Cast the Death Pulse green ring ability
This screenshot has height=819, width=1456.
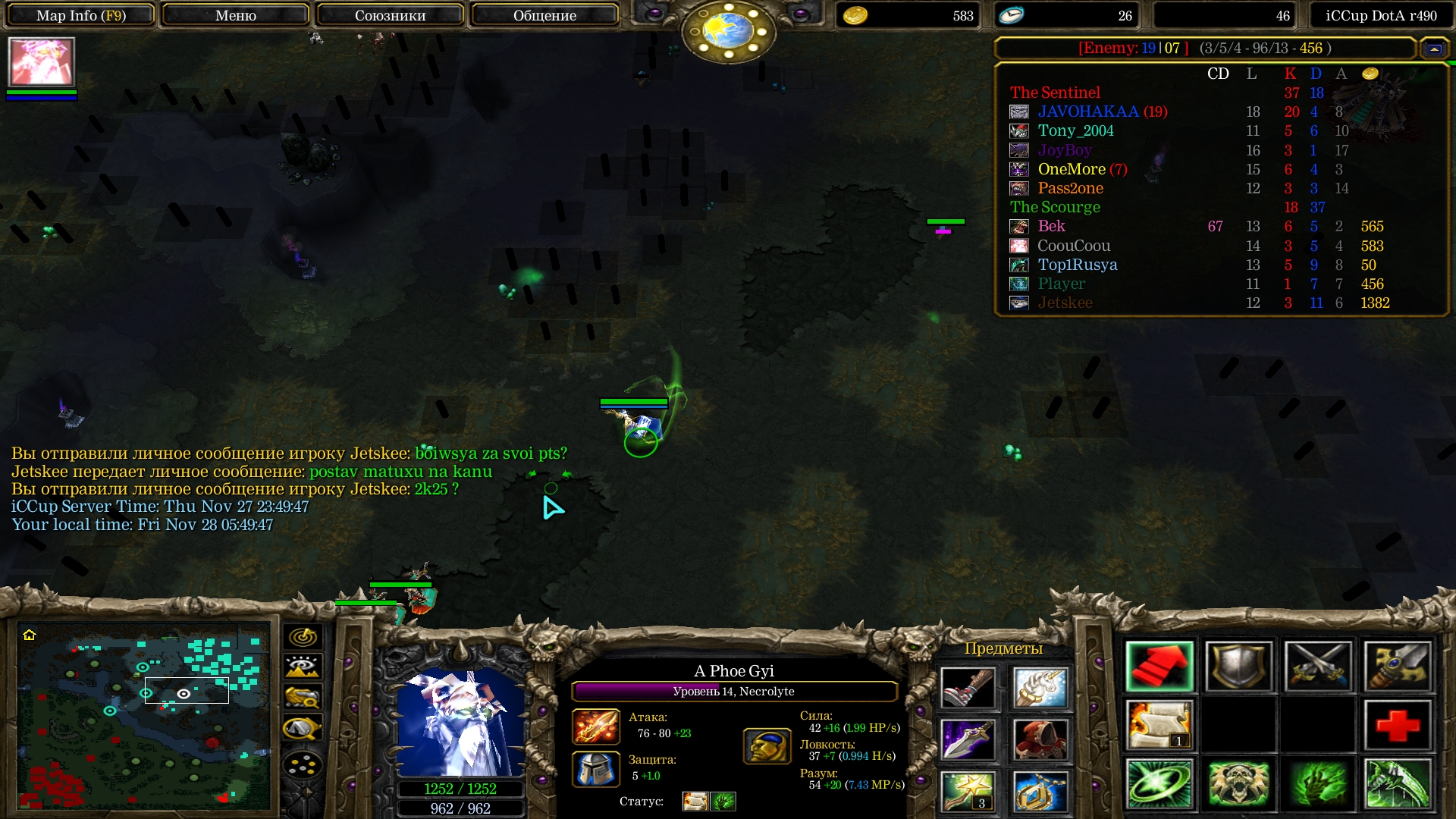tap(1159, 783)
